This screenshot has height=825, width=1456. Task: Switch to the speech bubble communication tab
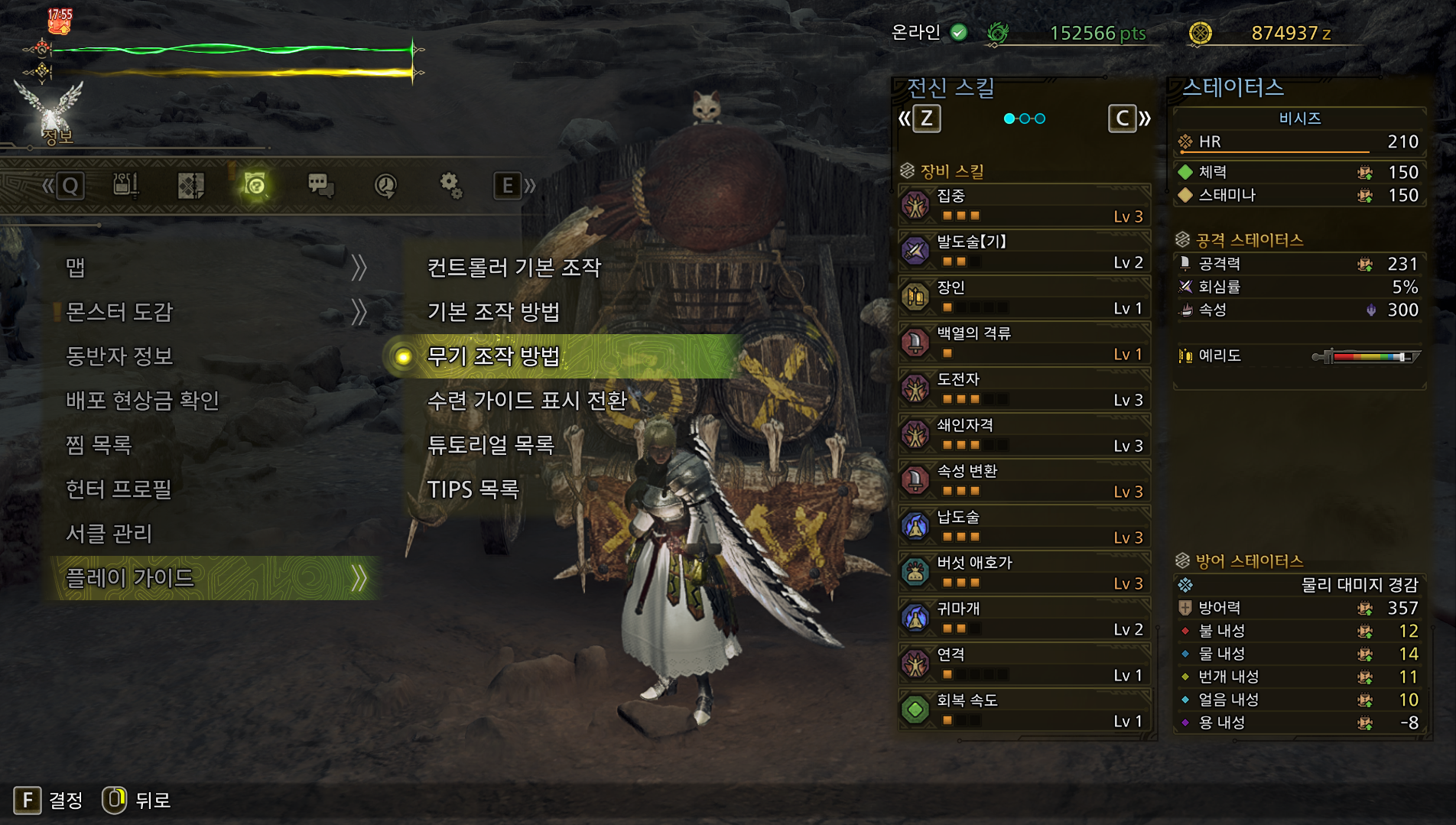(x=320, y=185)
